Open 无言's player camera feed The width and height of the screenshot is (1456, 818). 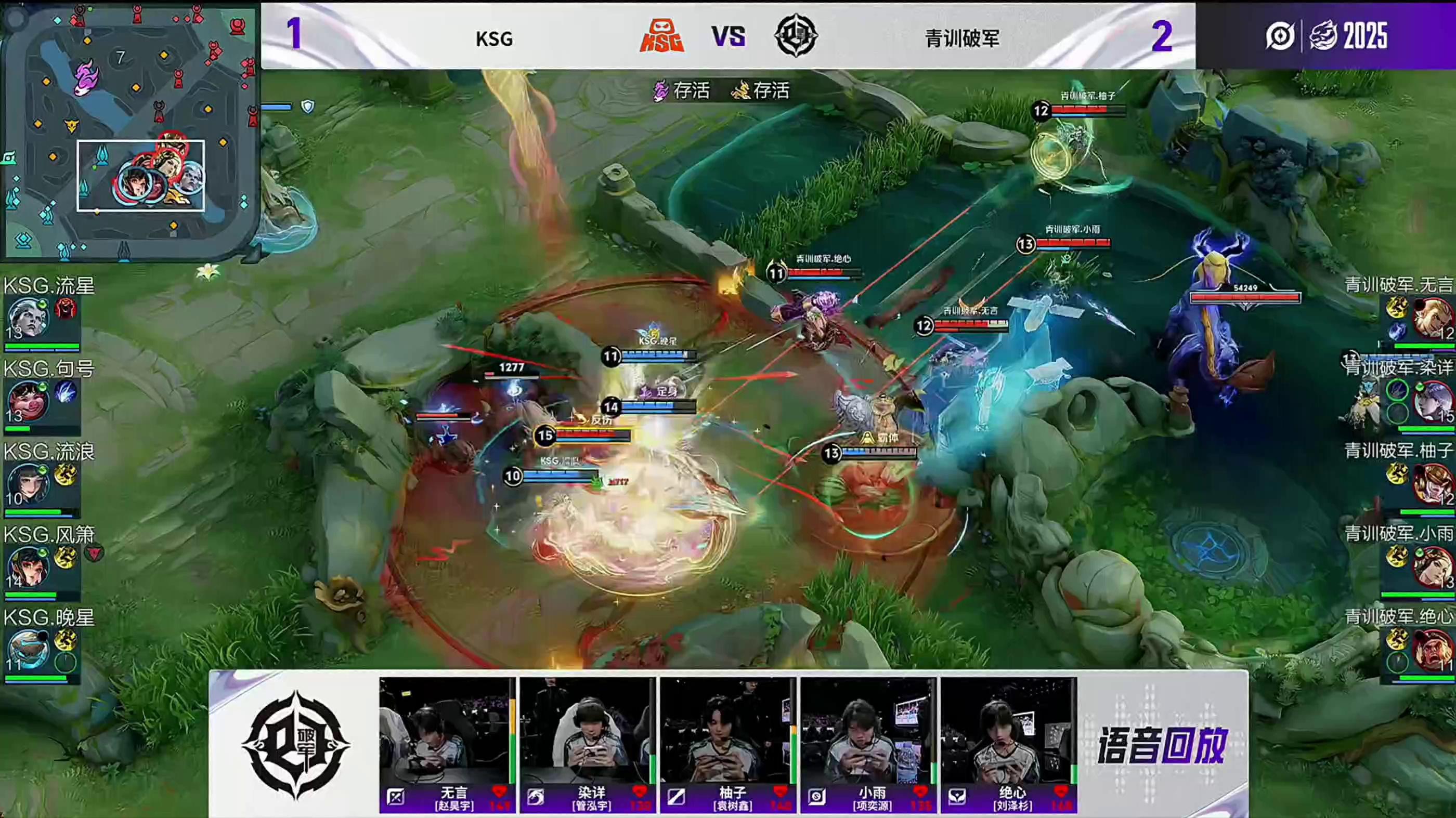click(447, 732)
